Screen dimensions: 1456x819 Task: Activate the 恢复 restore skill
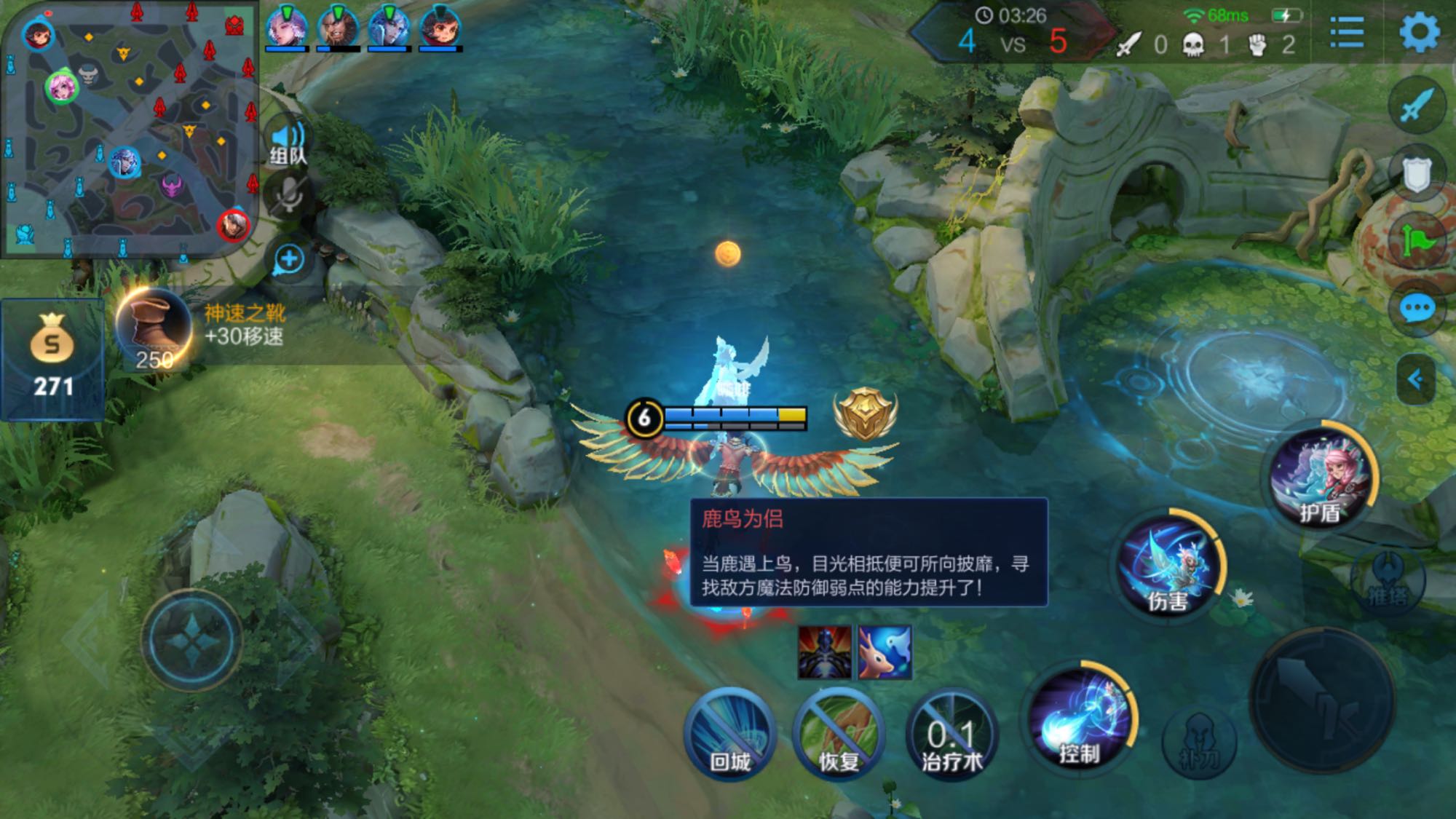pyautogui.click(x=839, y=734)
